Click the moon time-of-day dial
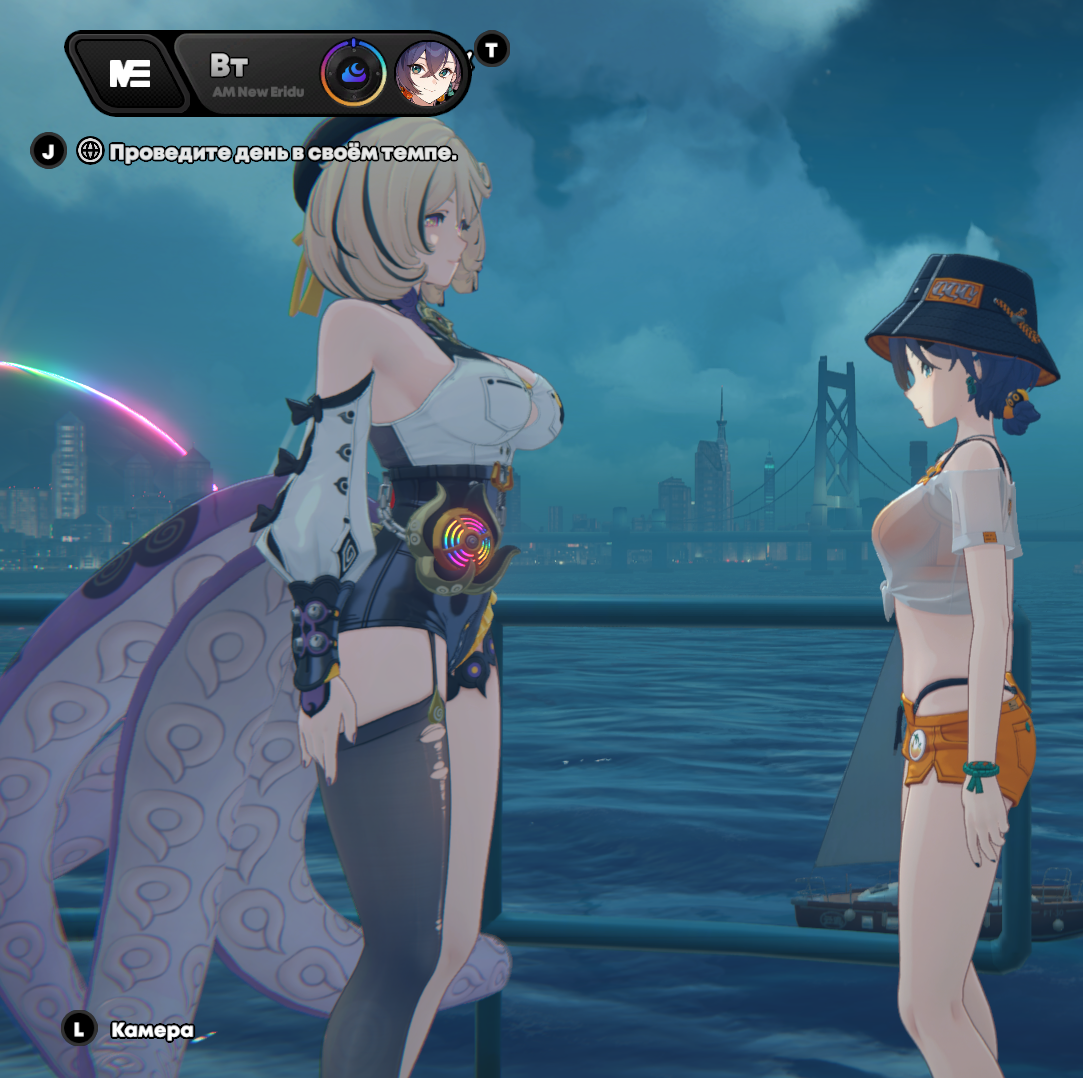The image size is (1083, 1078). [x=353, y=73]
